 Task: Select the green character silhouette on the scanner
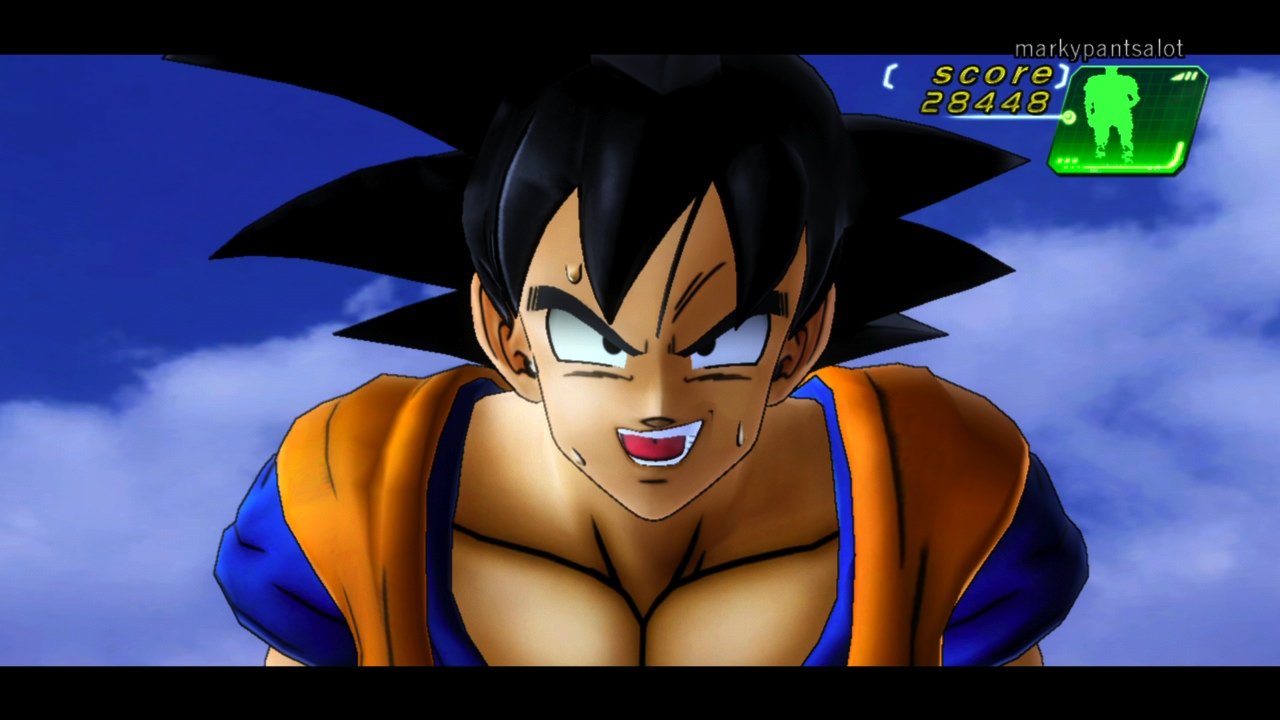click(1110, 115)
